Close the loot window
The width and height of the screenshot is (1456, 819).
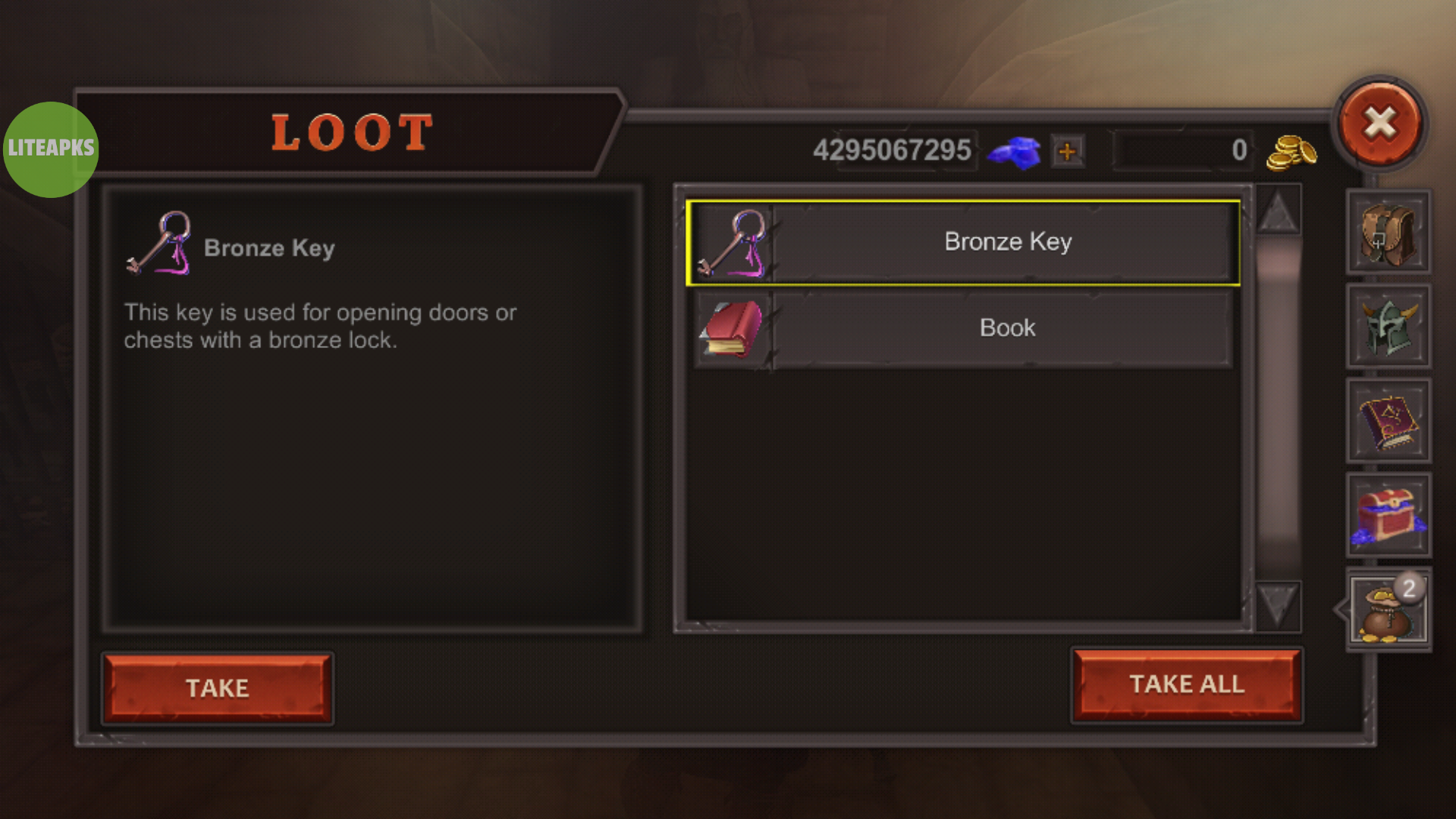[x=1379, y=123]
